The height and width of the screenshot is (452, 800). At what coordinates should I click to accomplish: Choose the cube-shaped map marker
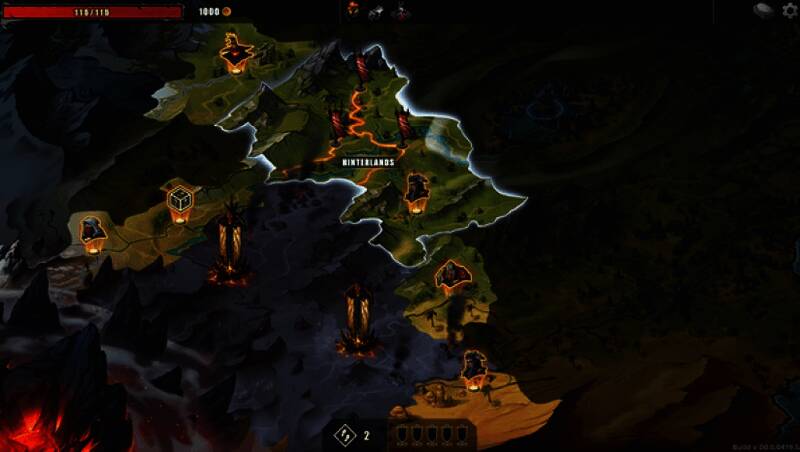[180, 200]
